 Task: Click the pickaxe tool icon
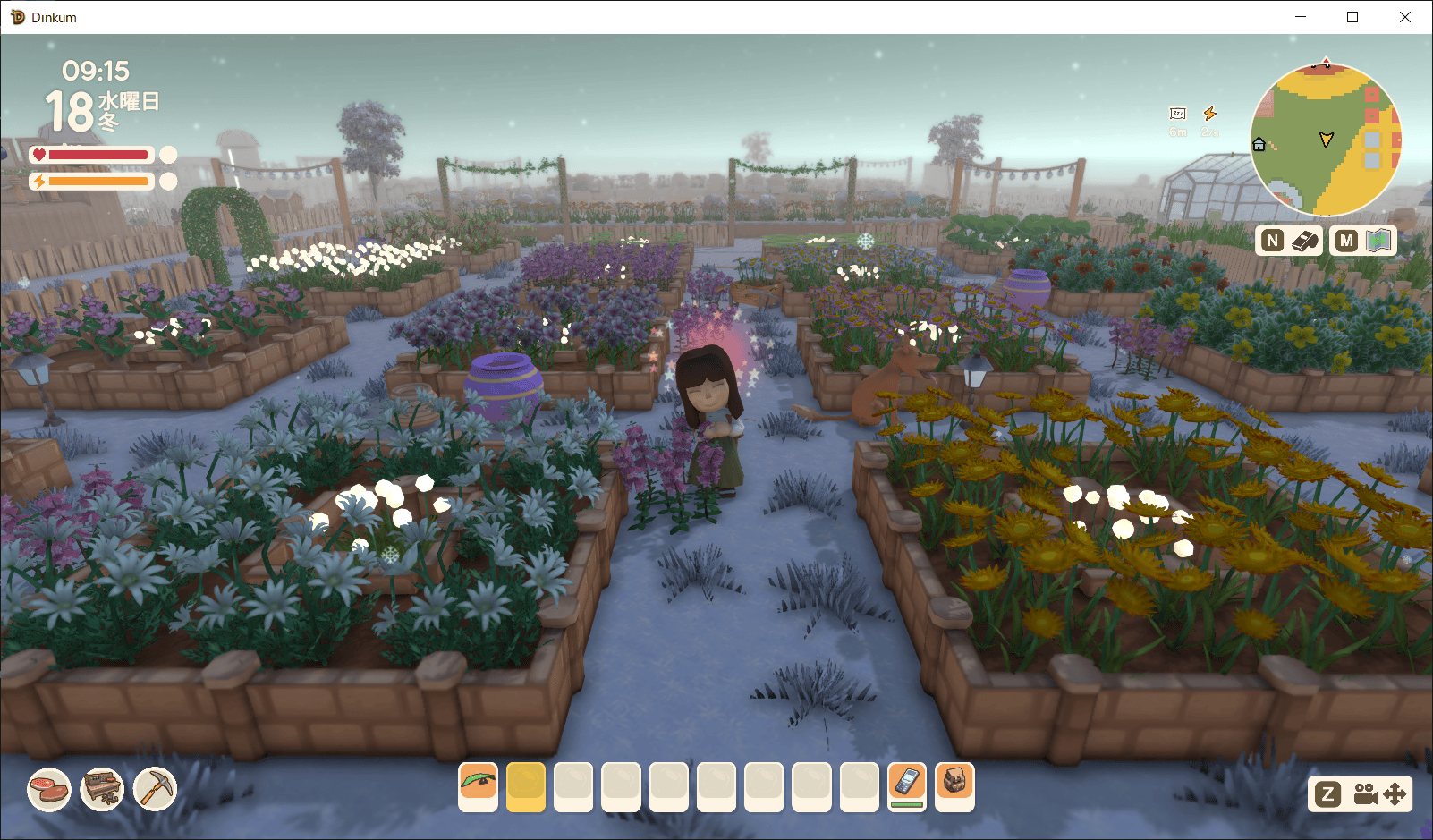155,790
